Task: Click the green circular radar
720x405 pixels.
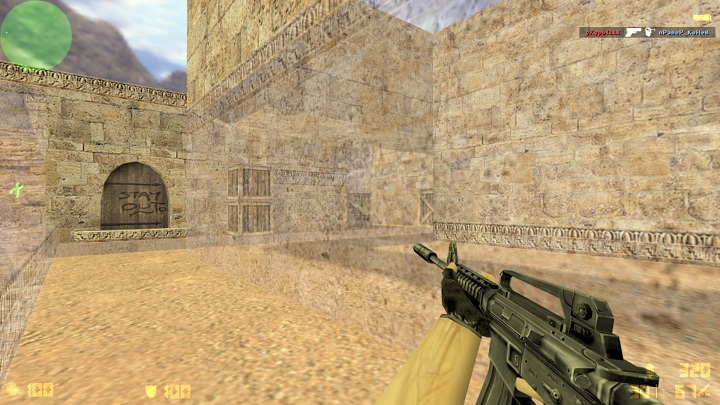Action: 36,35
